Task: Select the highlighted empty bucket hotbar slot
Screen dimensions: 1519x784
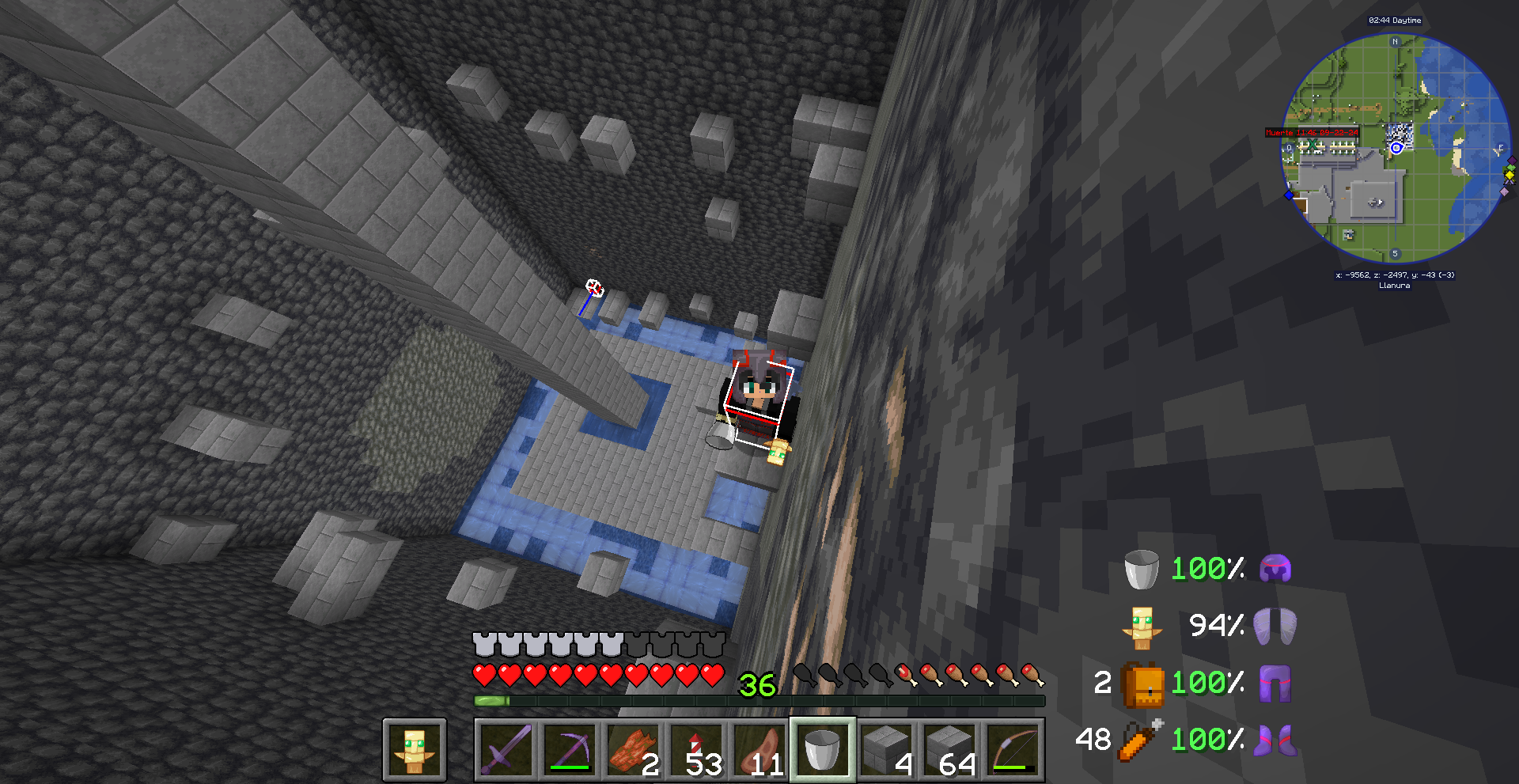Action: click(823, 749)
